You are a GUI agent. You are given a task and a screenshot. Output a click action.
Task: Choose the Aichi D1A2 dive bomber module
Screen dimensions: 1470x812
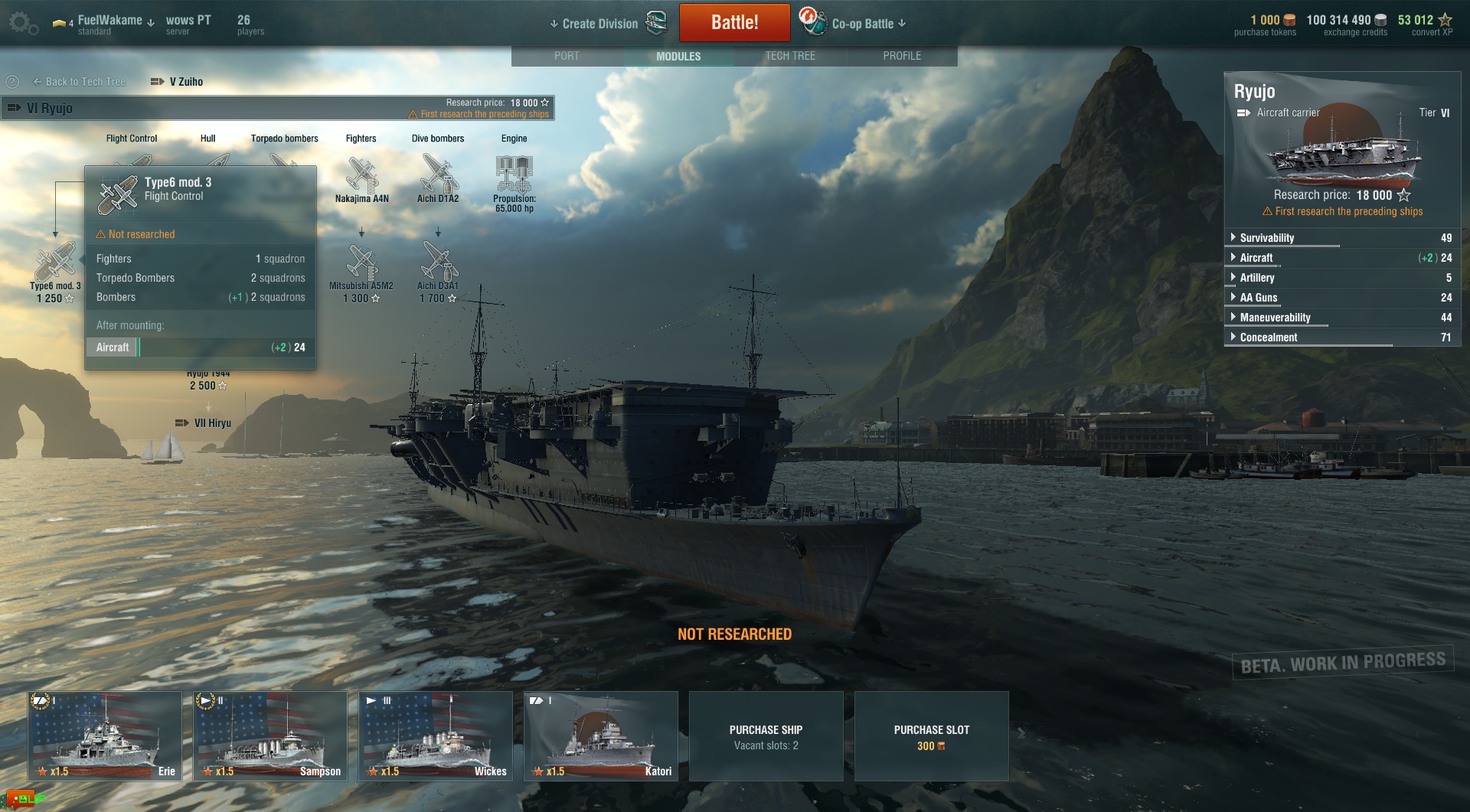(x=438, y=176)
